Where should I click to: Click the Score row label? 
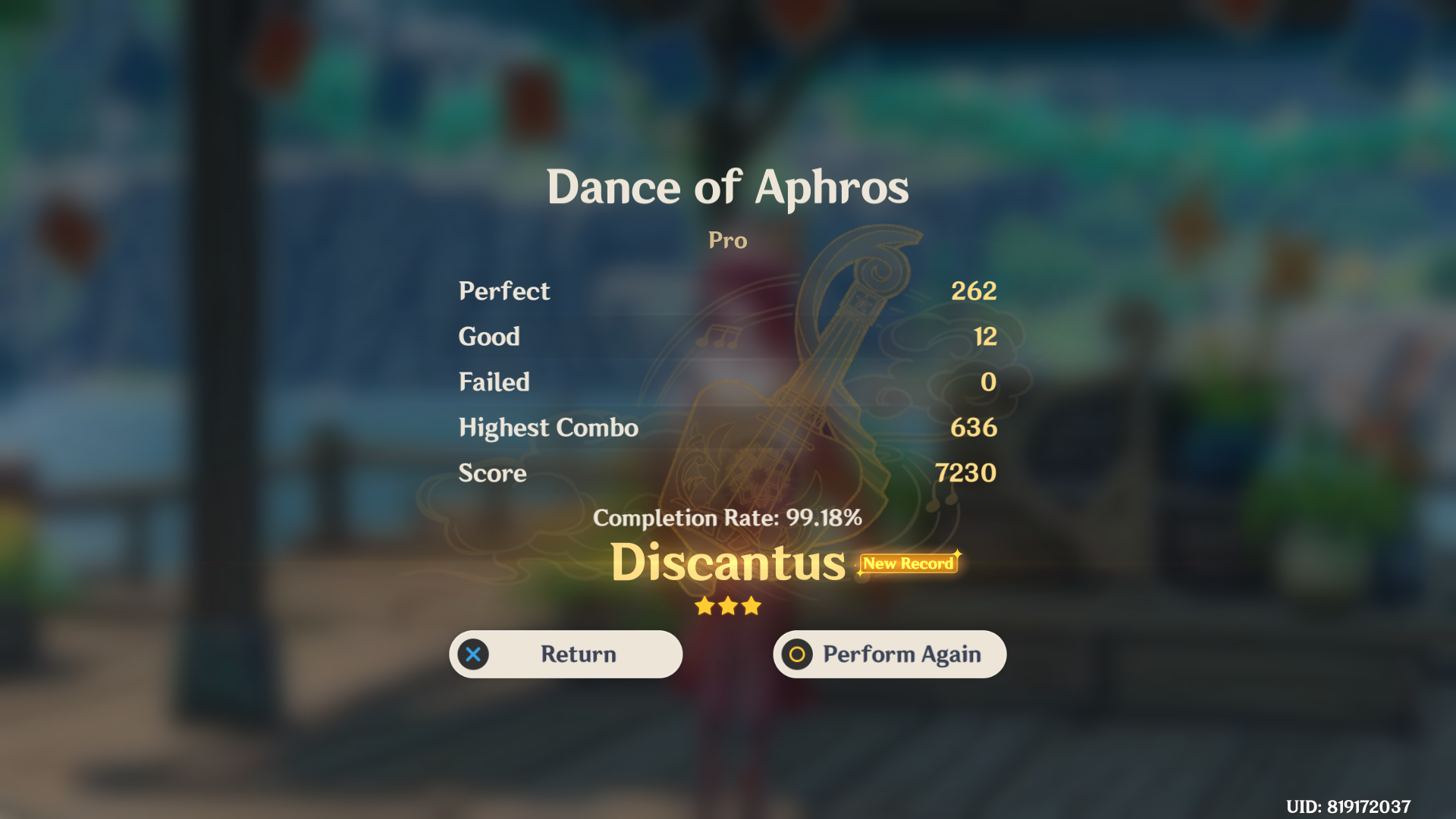[x=491, y=473]
